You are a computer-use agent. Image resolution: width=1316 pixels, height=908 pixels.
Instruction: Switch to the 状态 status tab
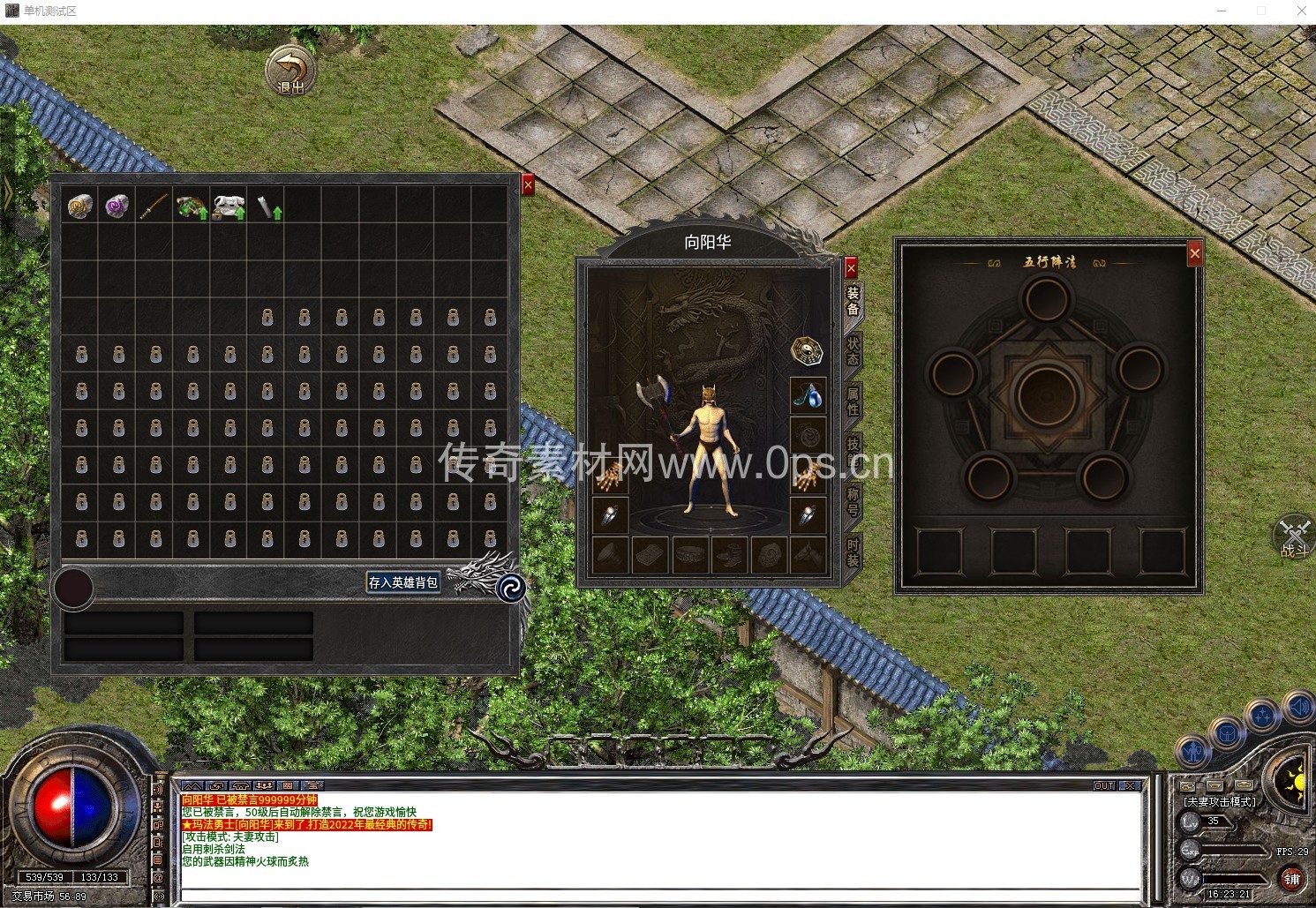(x=853, y=351)
